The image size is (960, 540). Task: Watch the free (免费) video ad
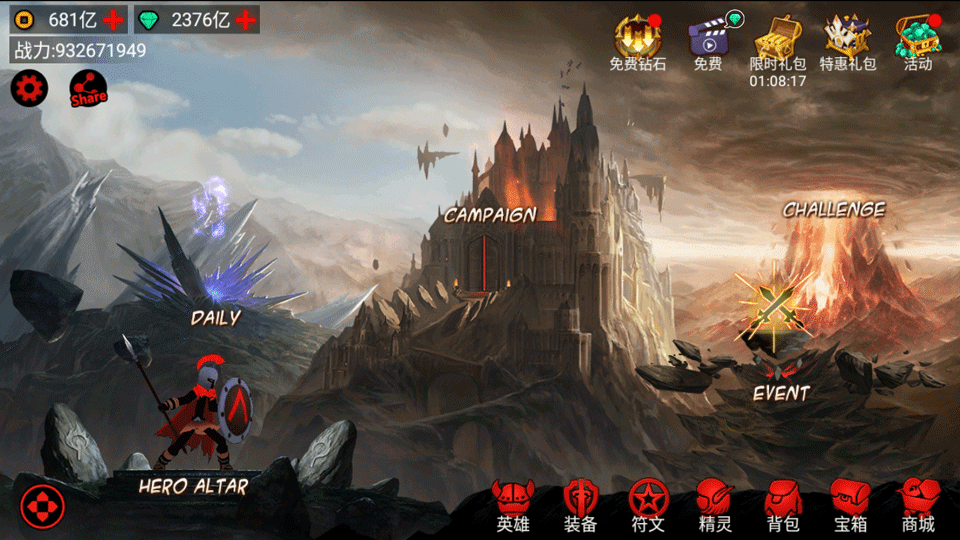(708, 41)
